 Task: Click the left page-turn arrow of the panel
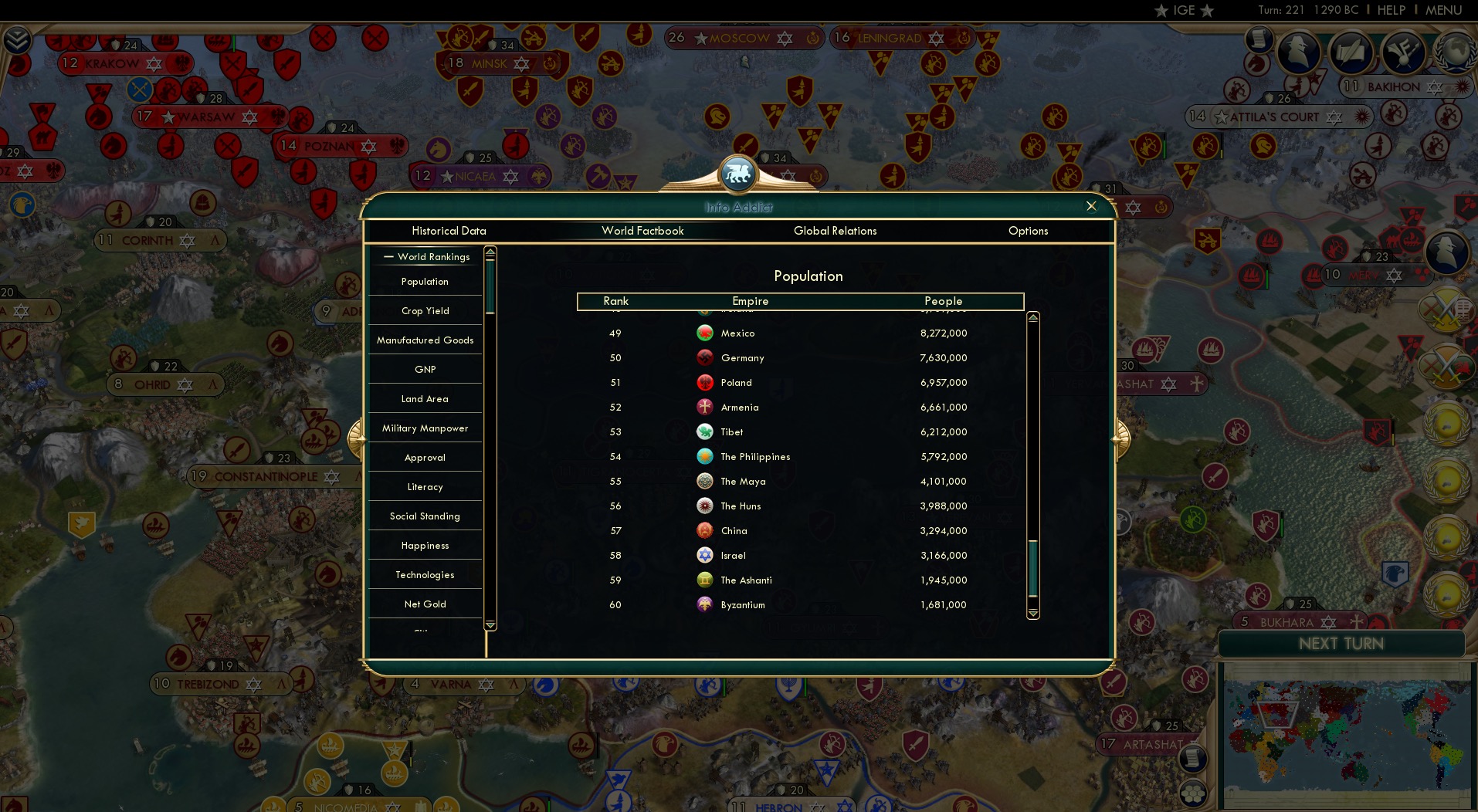click(x=358, y=438)
